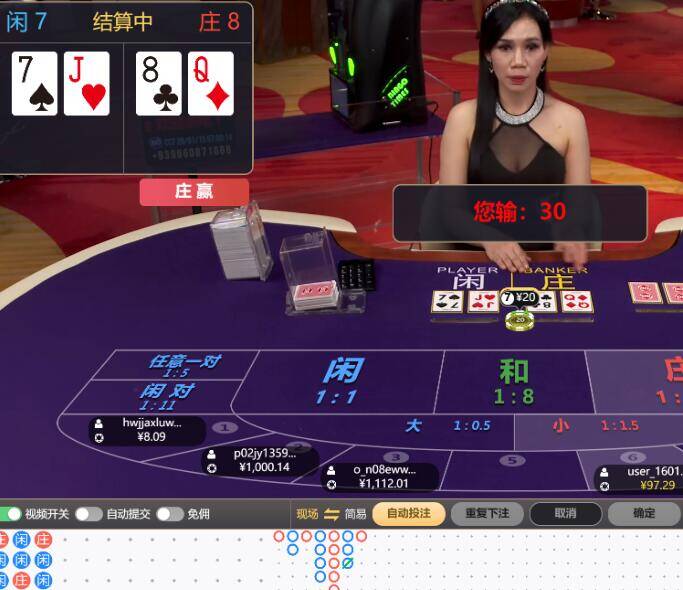This screenshot has width=683, height=590.
Task: Switch between 现场 and 简易 view
Action: pyautogui.click(x=332, y=514)
